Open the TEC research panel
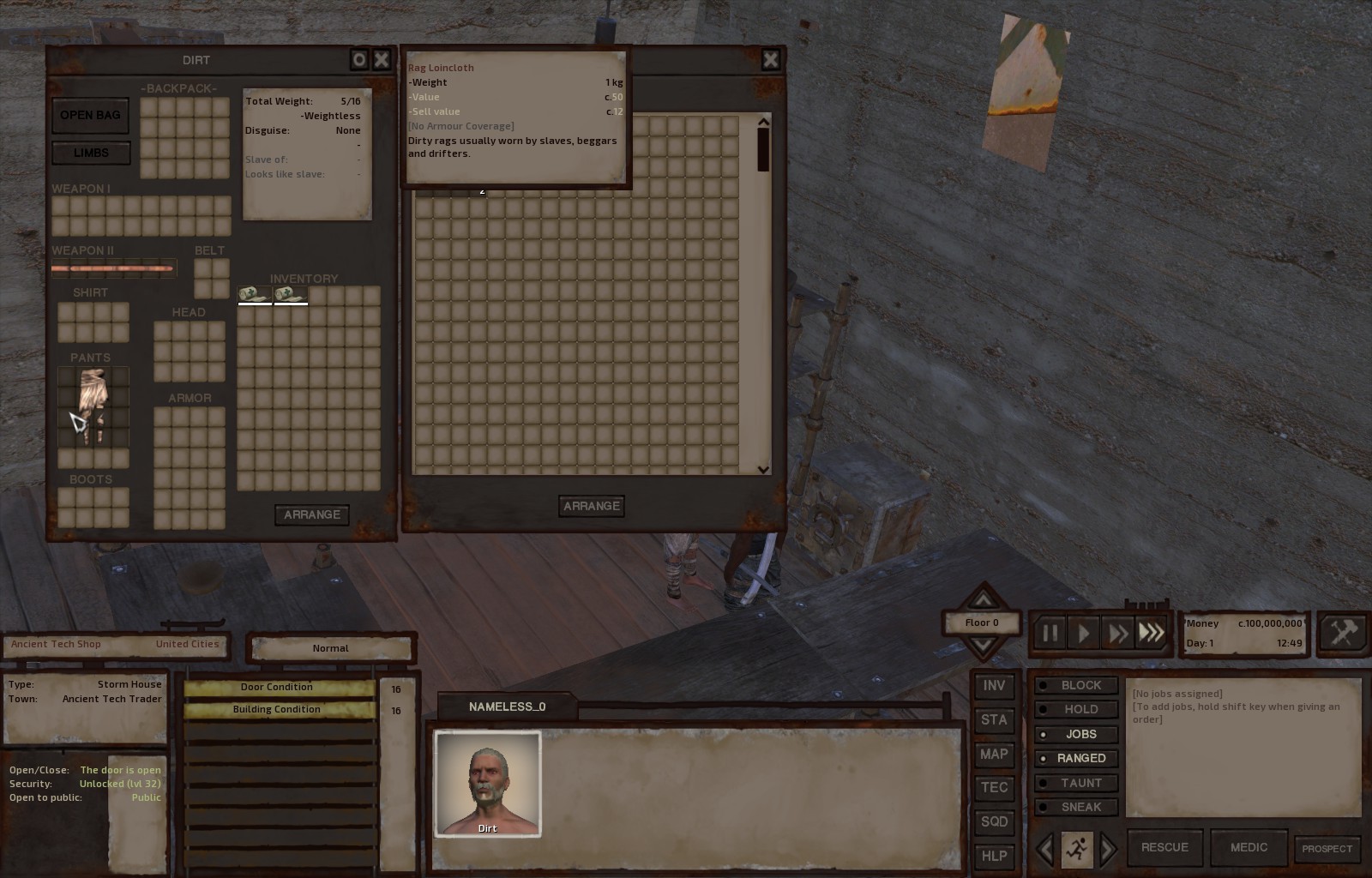Viewport: 1372px width, 878px height. tap(994, 788)
